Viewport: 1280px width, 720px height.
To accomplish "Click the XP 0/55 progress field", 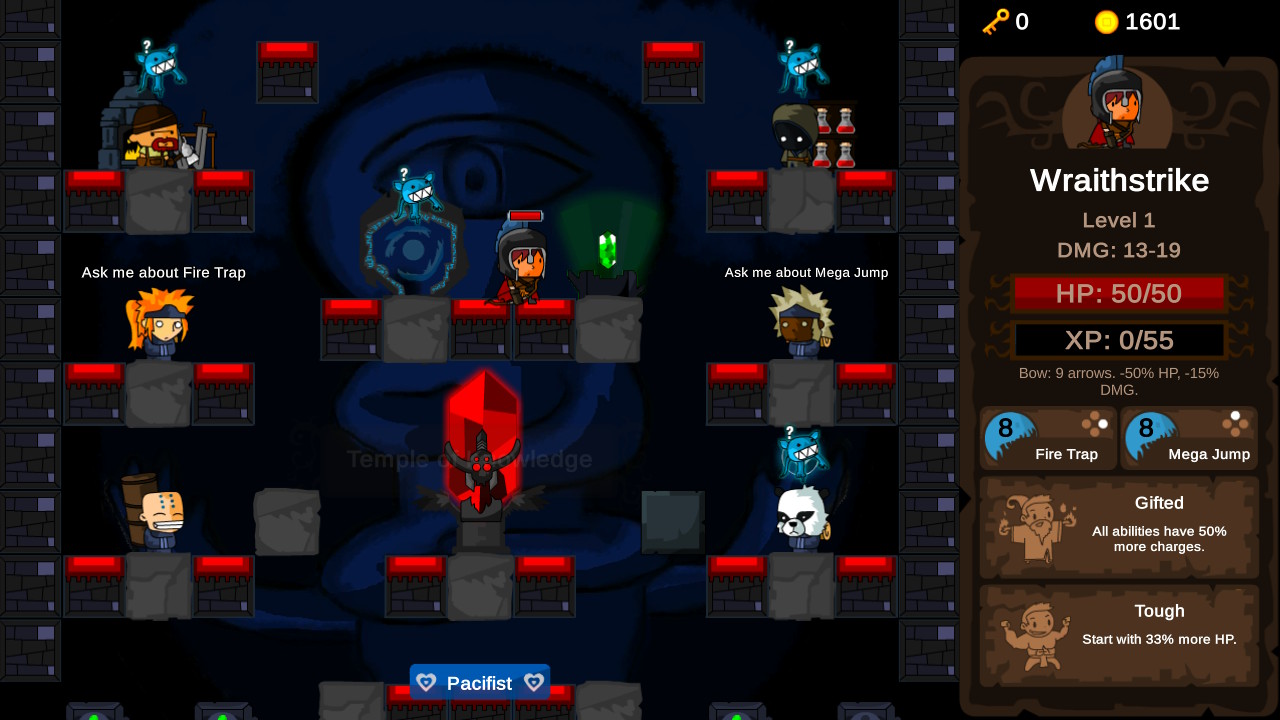I will [1119, 340].
